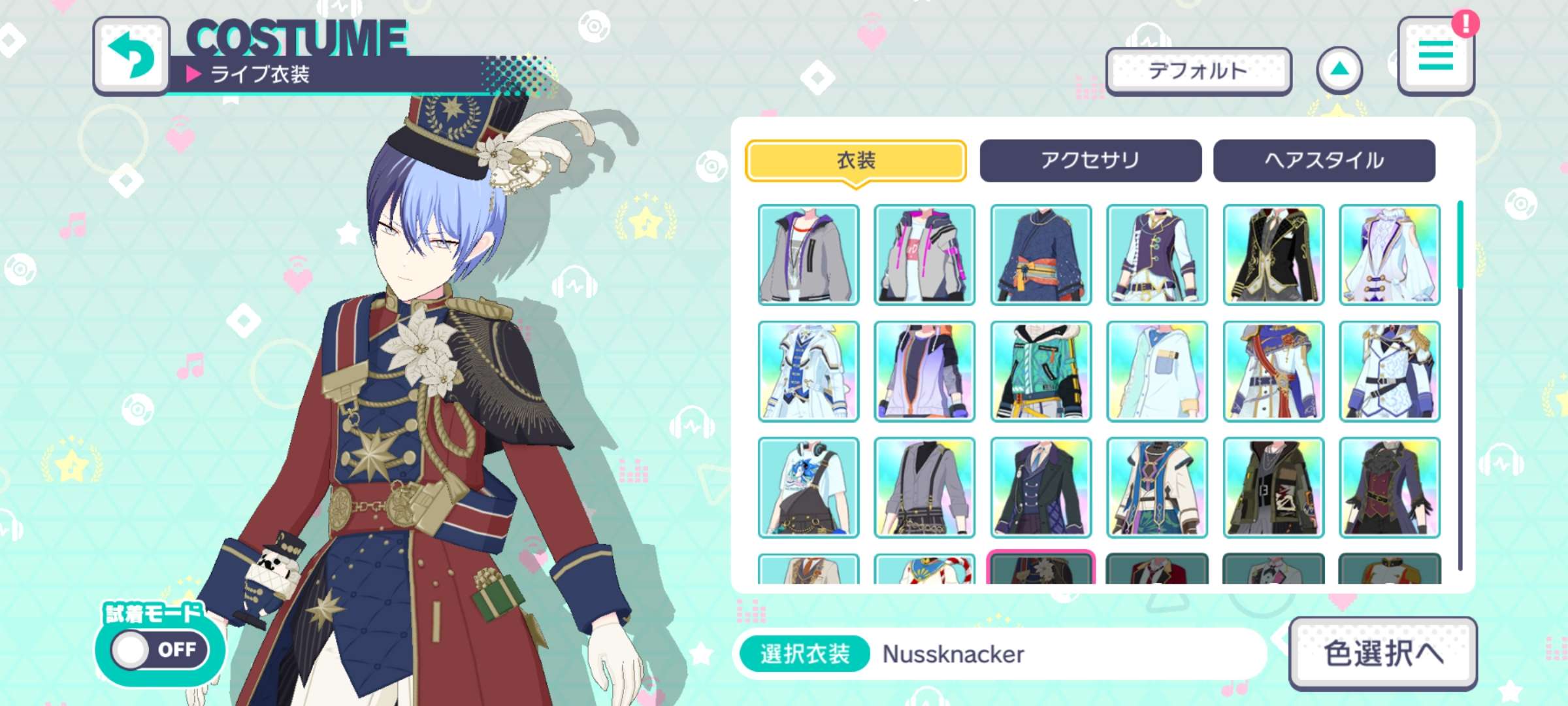Pick the white flowing robe costume
Viewport: 1568px width, 706px height.
[1390, 255]
